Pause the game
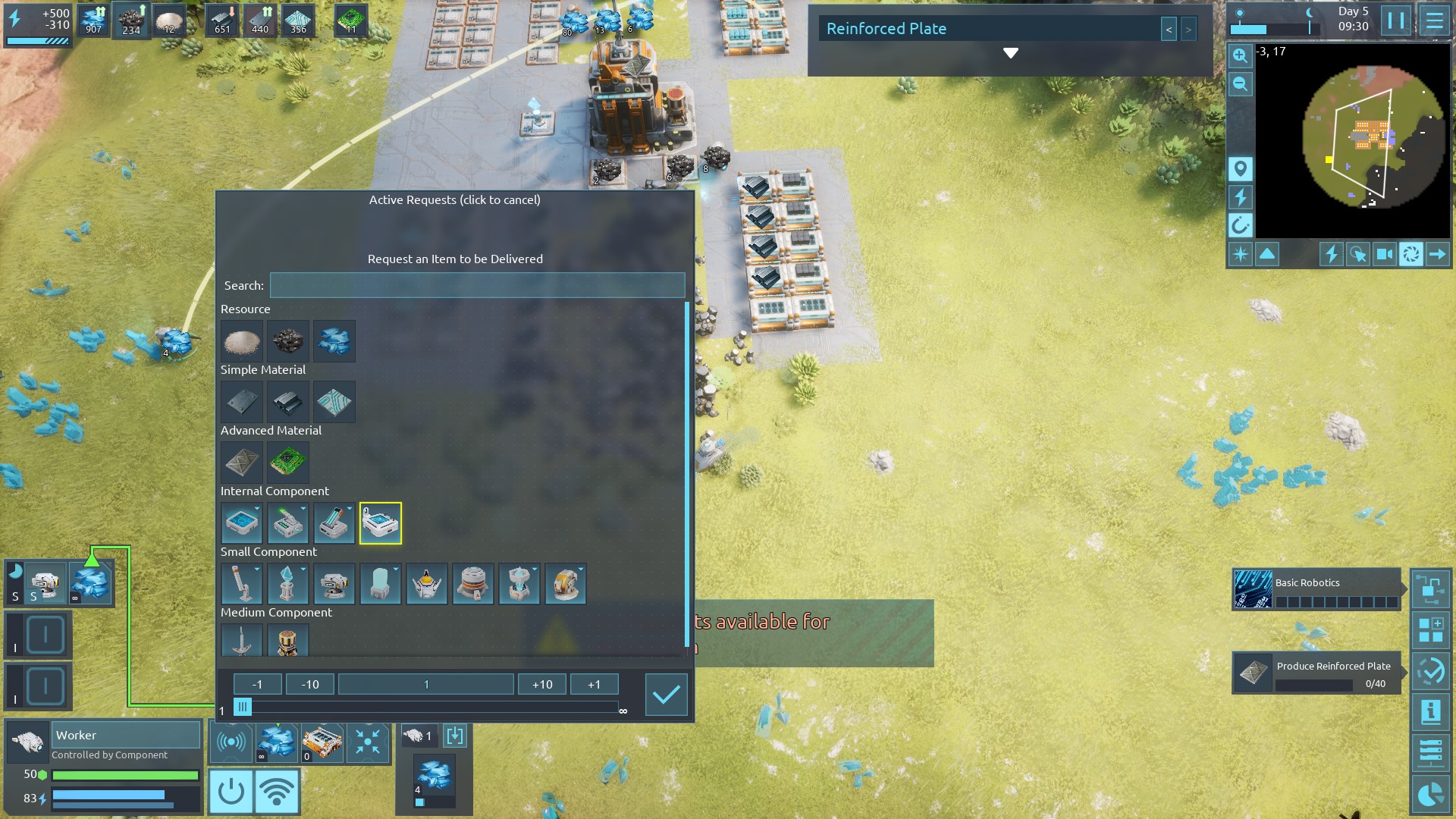 pyautogui.click(x=1395, y=20)
